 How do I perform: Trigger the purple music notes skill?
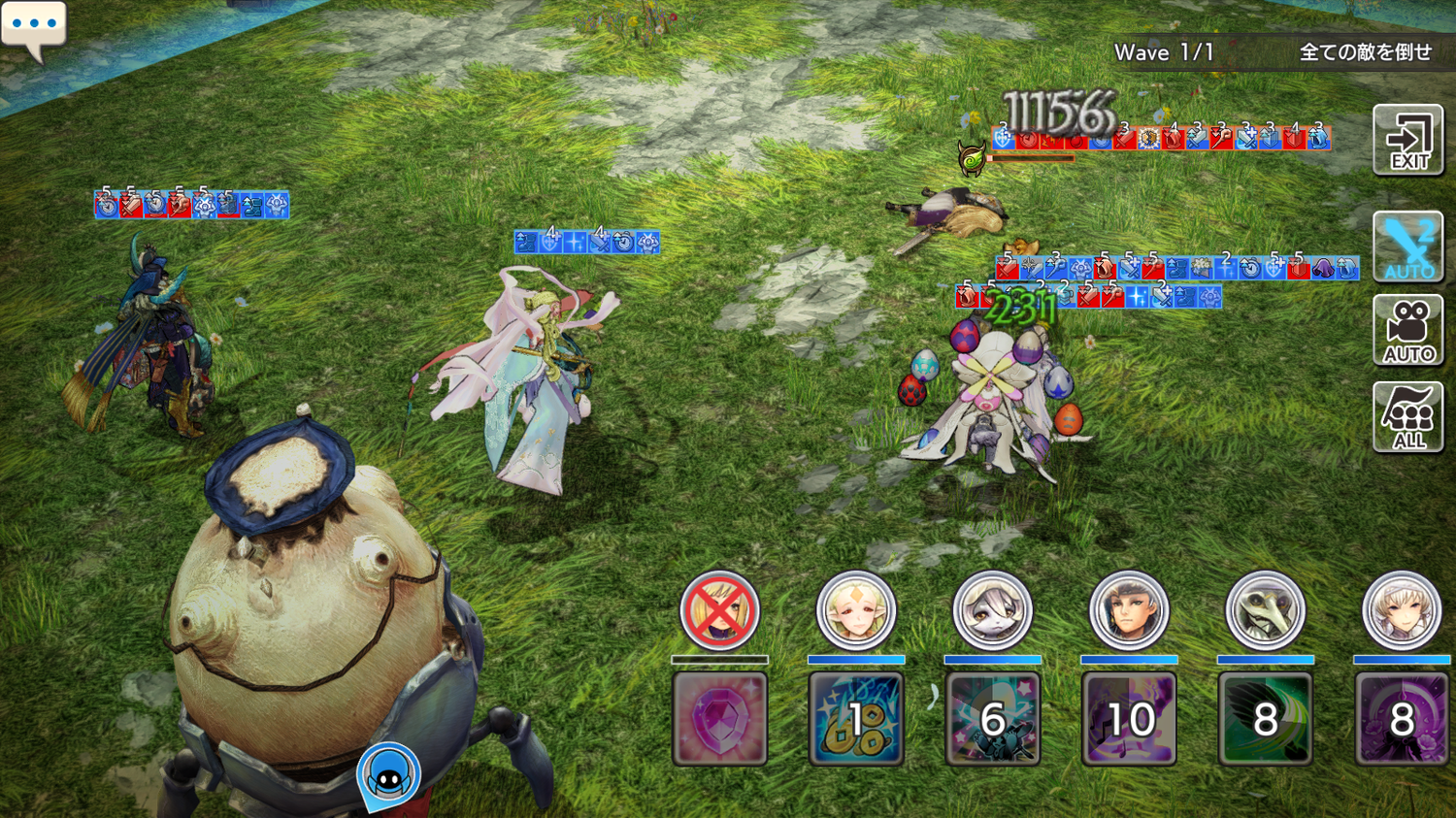(1128, 719)
